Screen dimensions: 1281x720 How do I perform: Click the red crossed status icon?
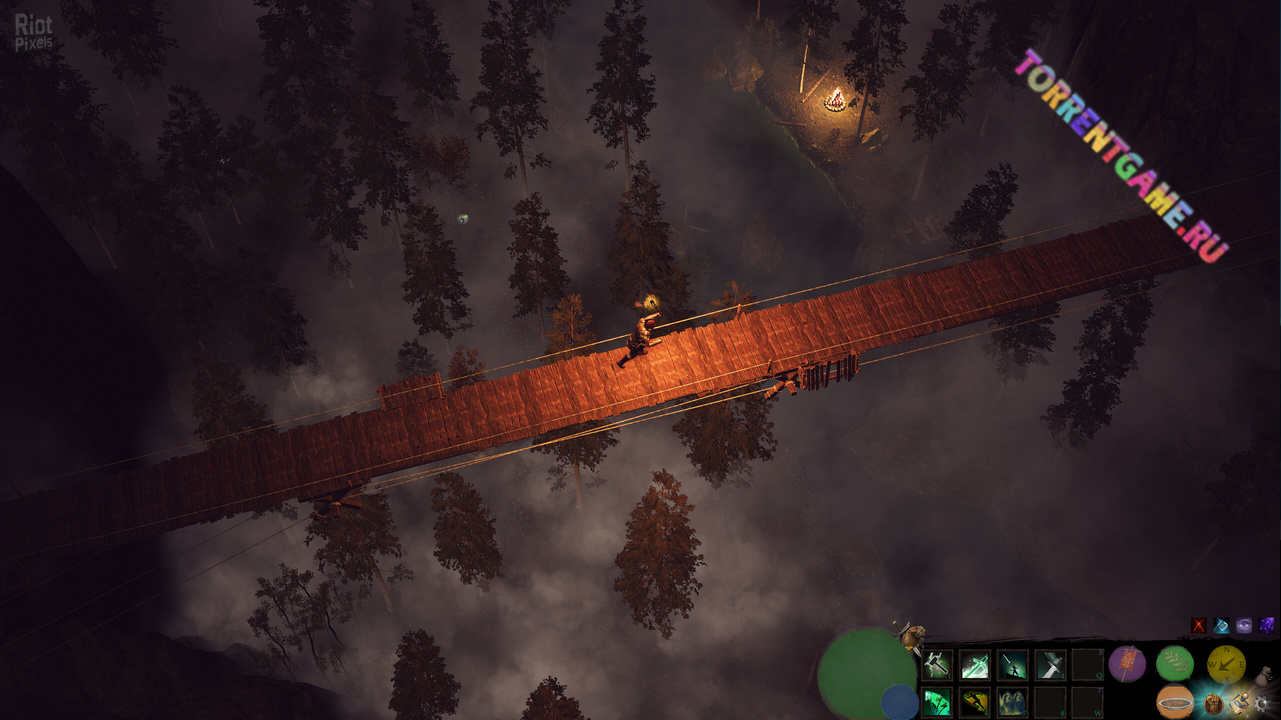(1199, 626)
